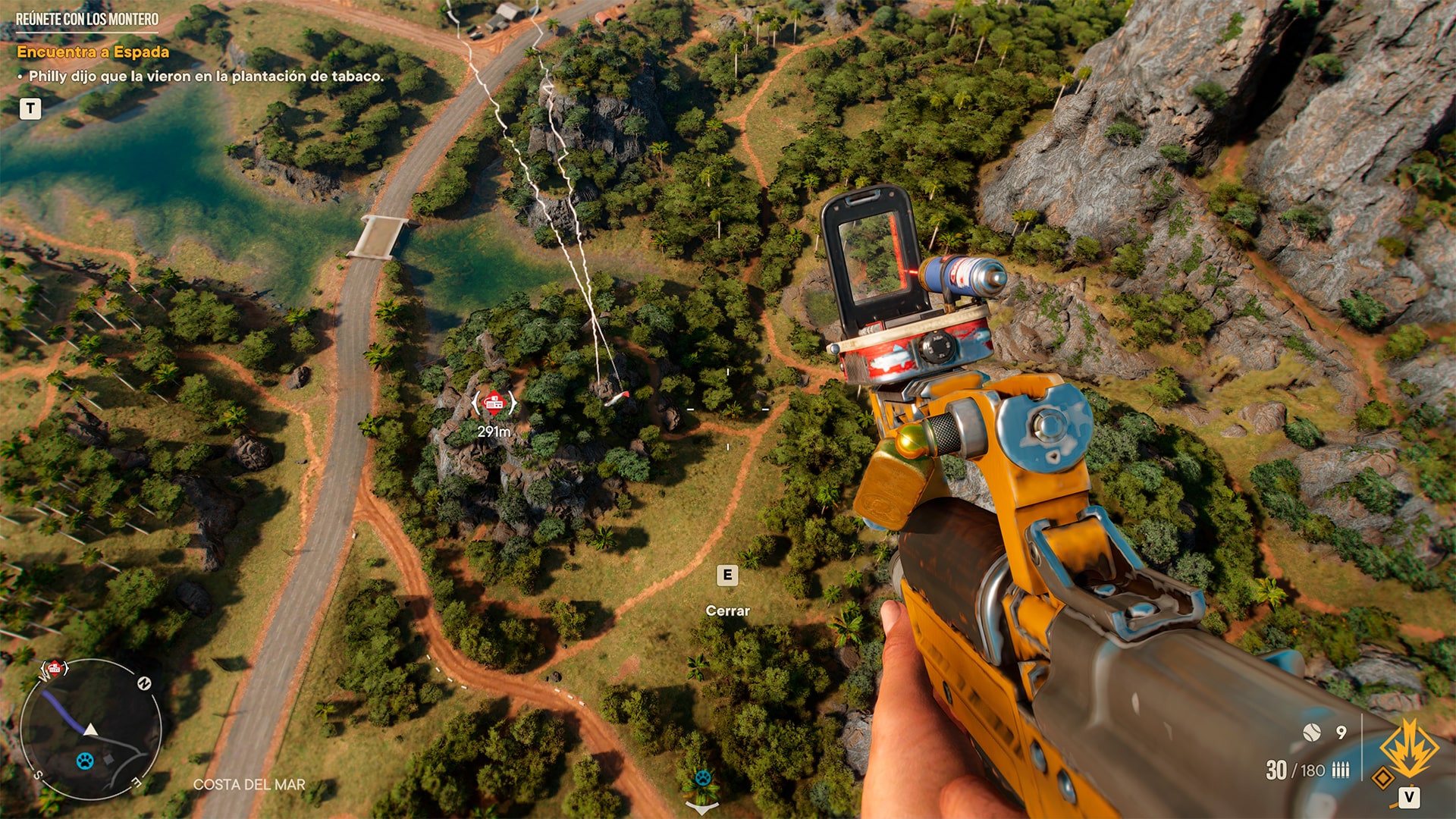Toggle the Supremo via the V key prompt
The width and height of the screenshot is (1456, 819).
(x=1409, y=796)
